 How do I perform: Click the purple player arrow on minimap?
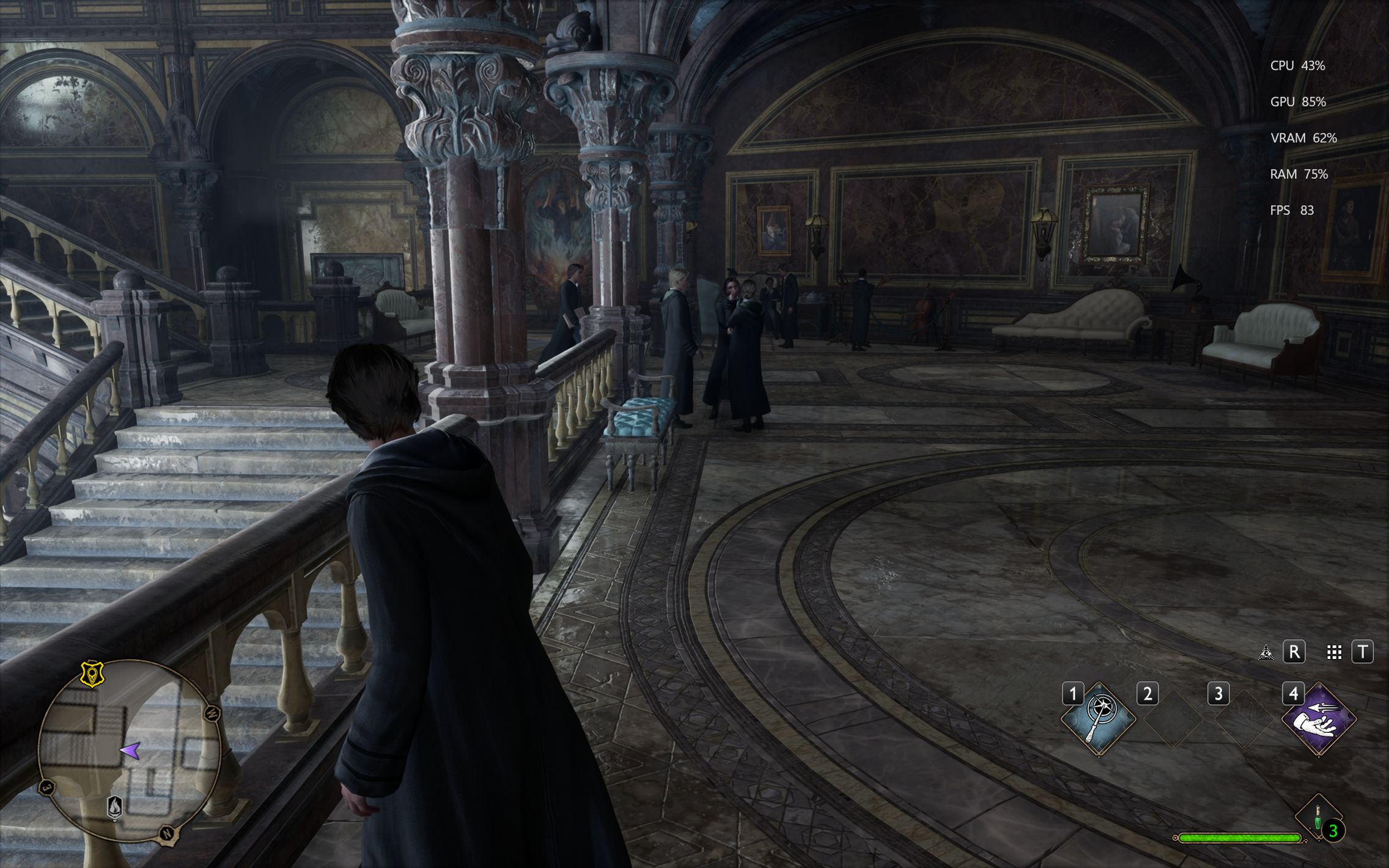click(x=130, y=750)
